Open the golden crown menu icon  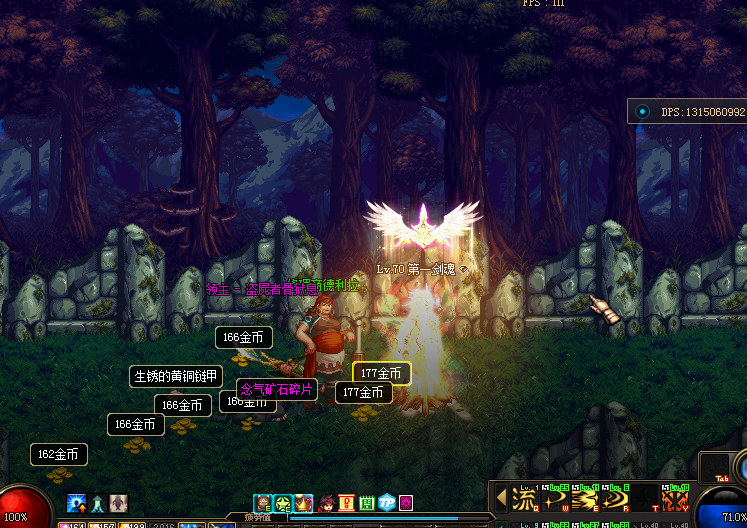[x=303, y=502]
